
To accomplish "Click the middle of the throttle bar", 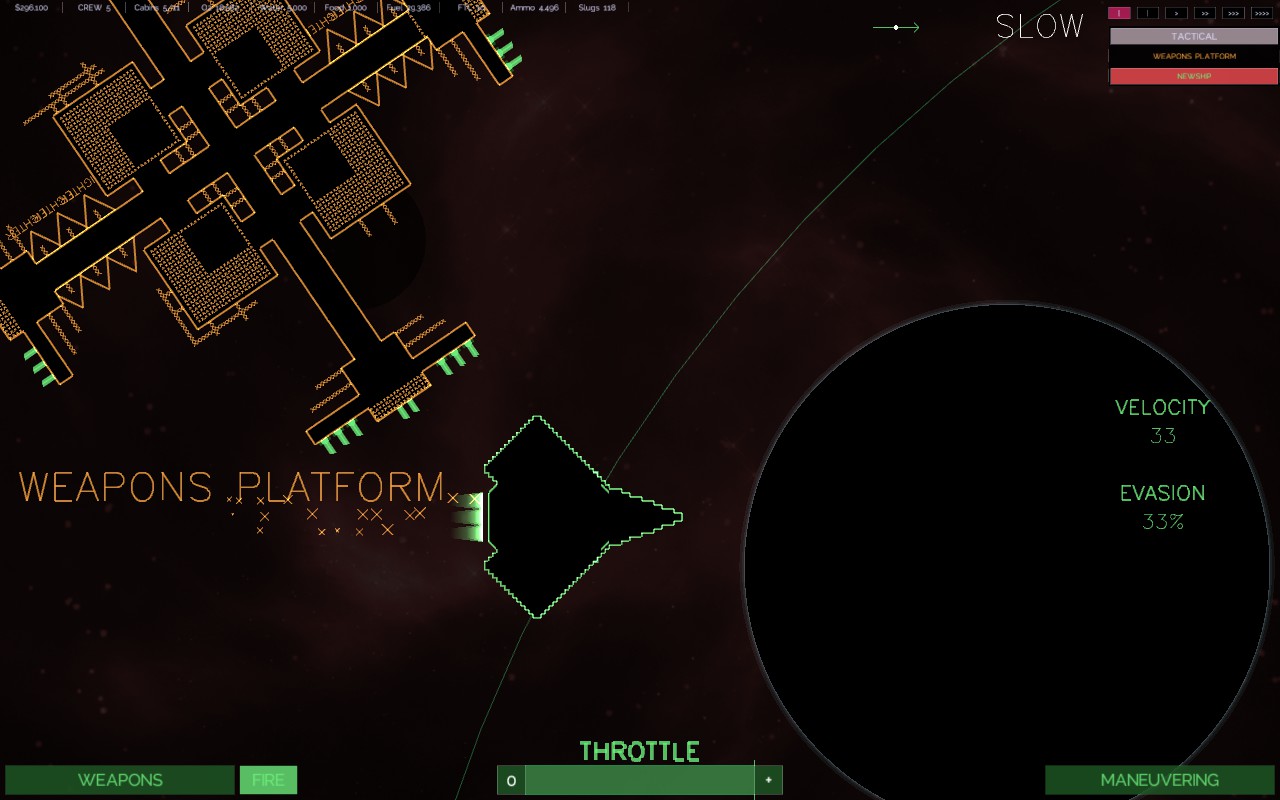I will [639, 780].
